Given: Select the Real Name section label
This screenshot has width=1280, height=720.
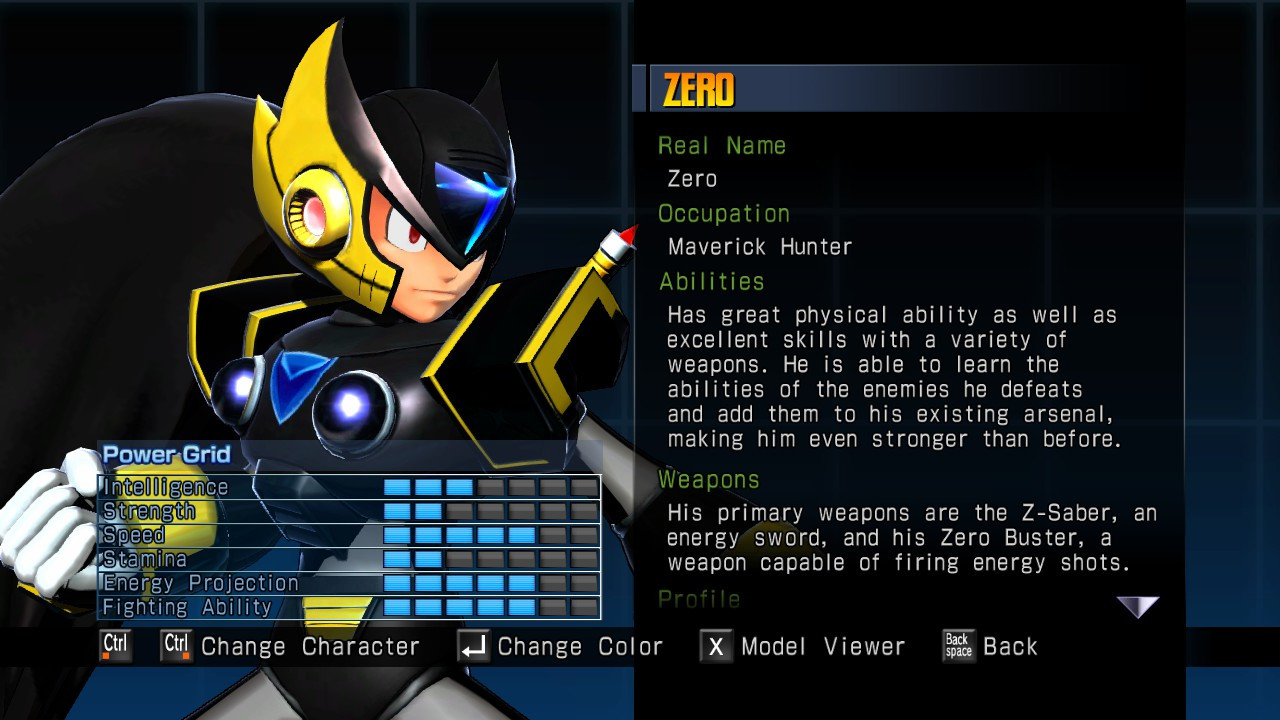Looking at the screenshot, I should [x=722, y=145].
